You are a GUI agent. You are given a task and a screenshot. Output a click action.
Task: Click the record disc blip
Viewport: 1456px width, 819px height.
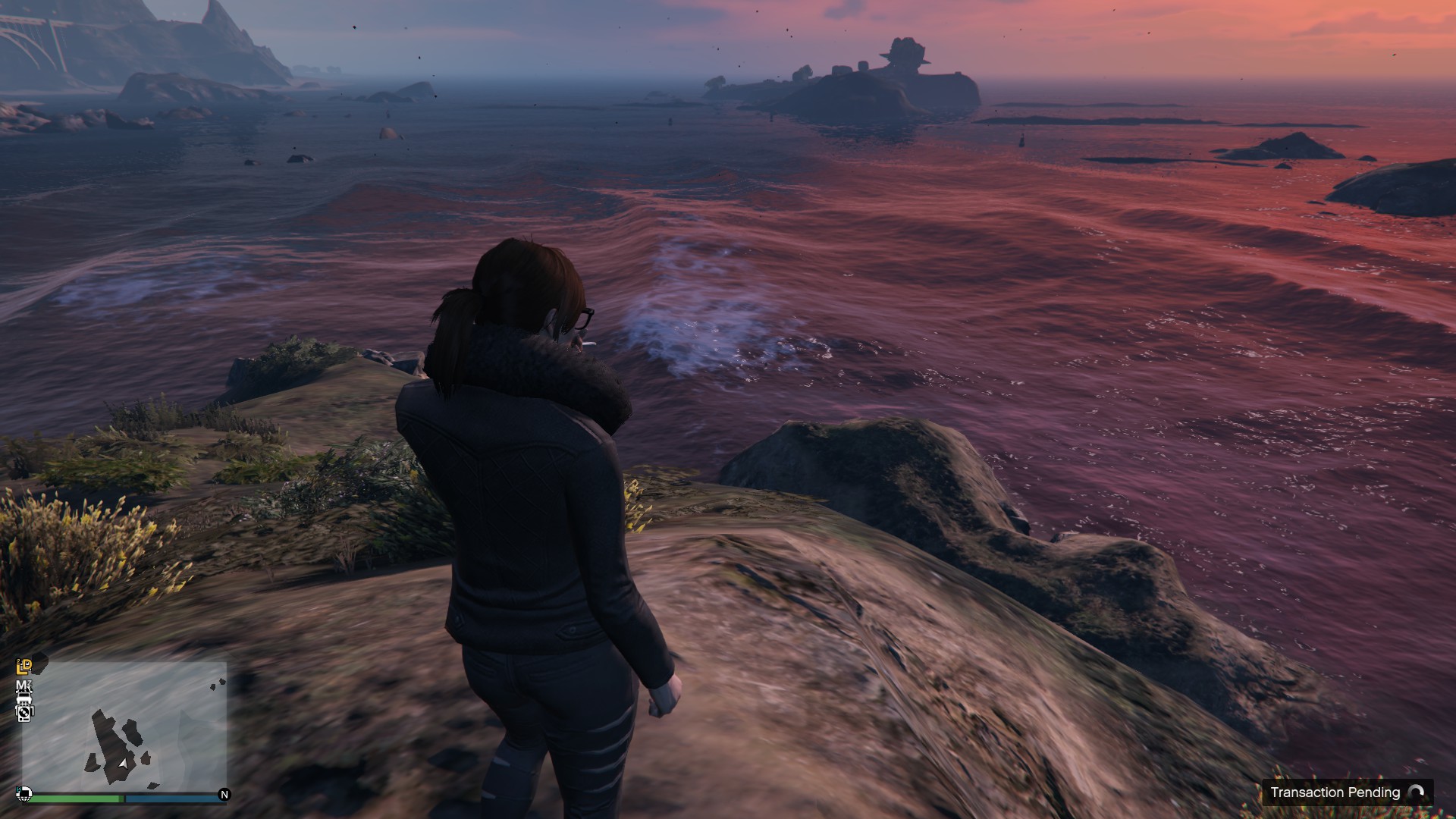point(24,712)
